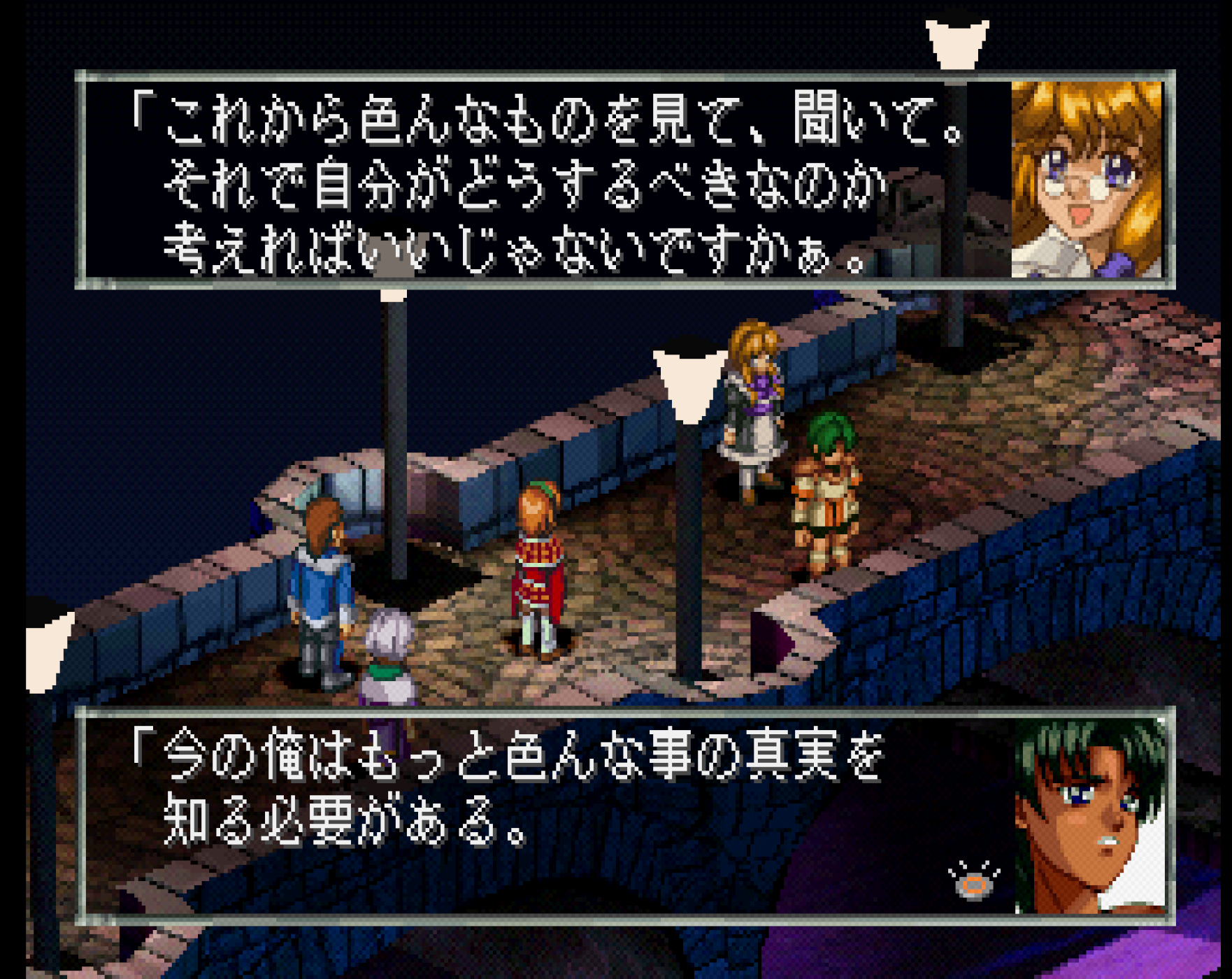Click the green-haired man's portrait

click(1089, 817)
